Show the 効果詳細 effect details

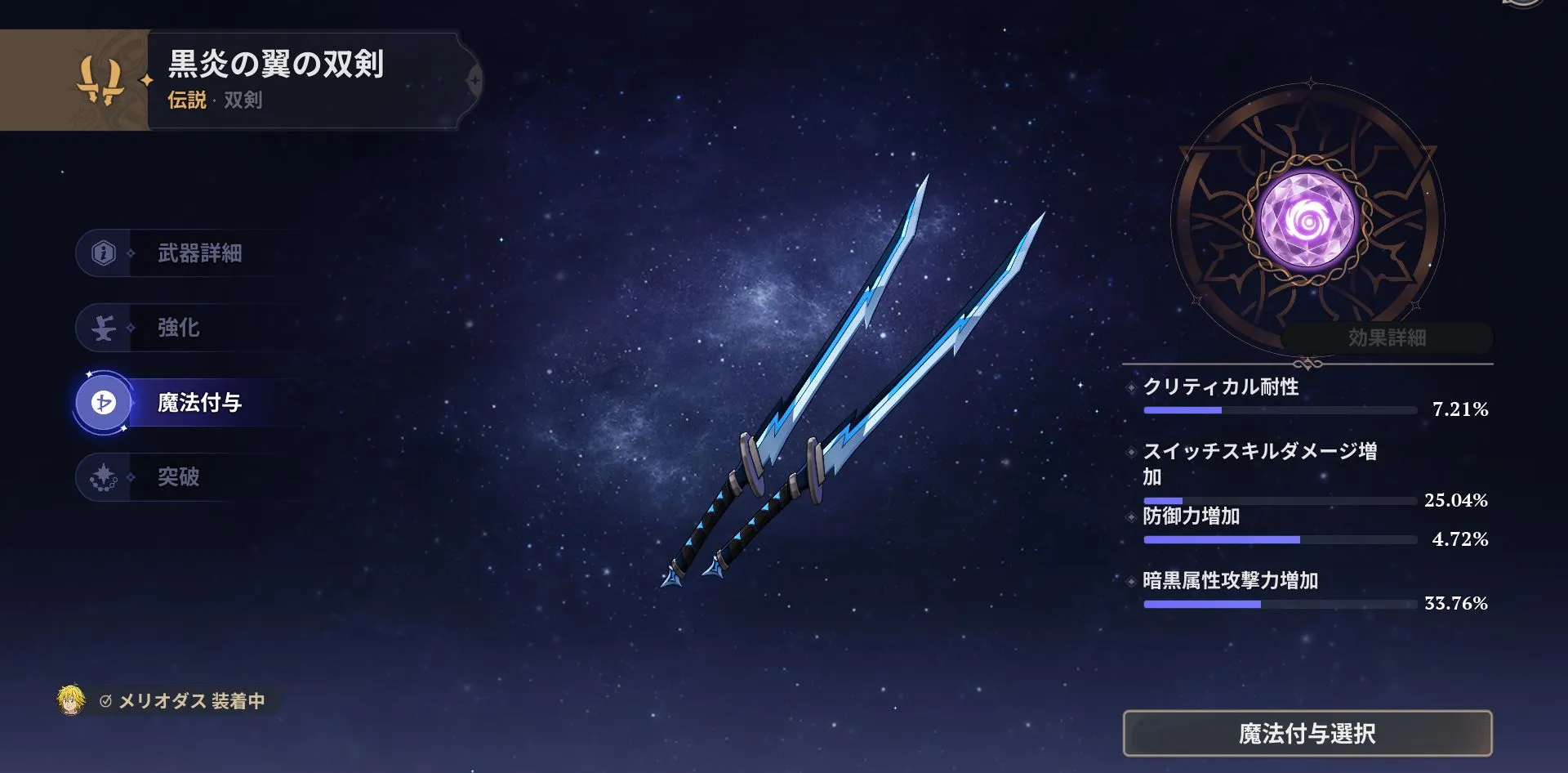pyautogui.click(x=1386, y=337)
